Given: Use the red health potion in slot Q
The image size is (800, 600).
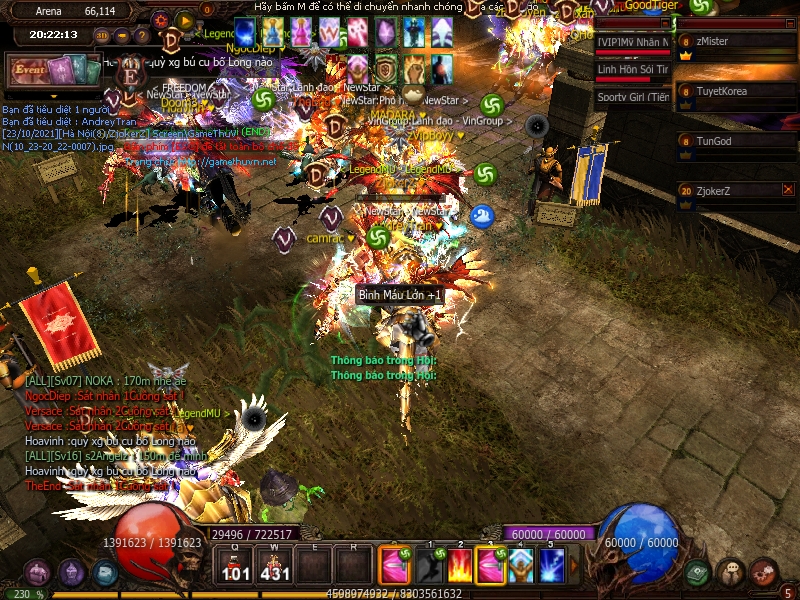Looking at the screenshot, I should tap(236, 565).
